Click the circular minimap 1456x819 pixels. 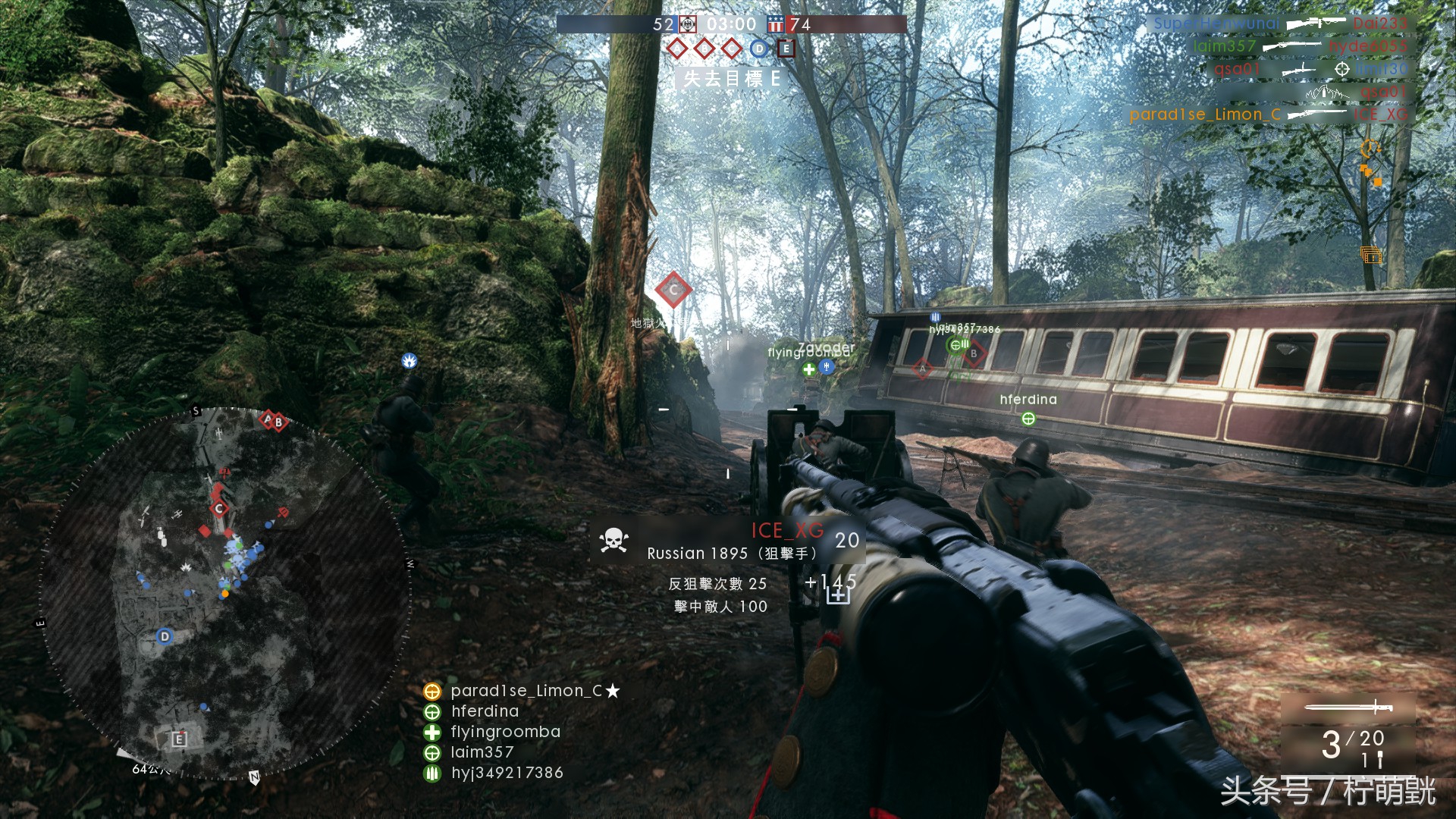225,593
